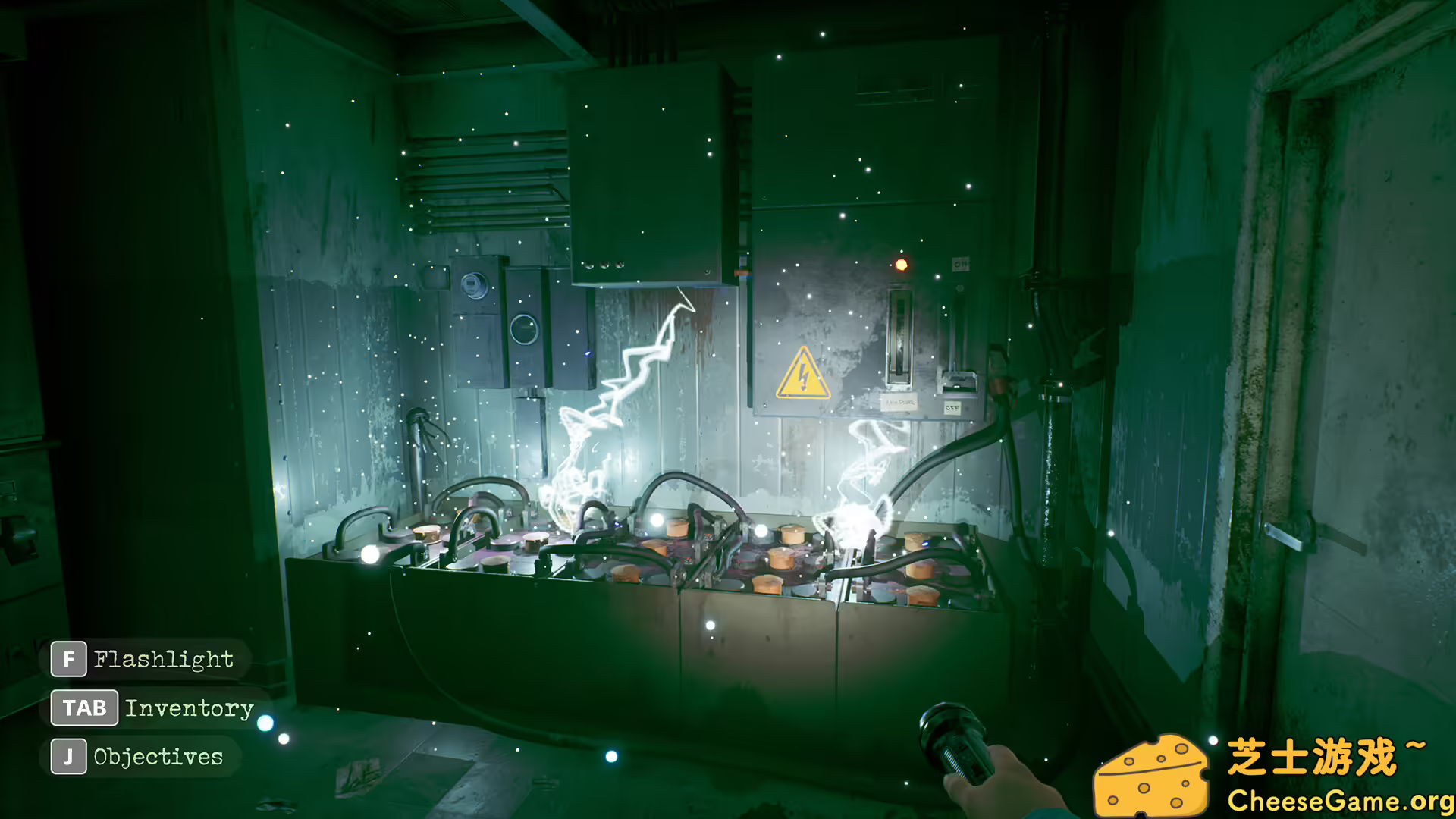Select the F Flashlight key prompt icon

[x=67, y=659]
